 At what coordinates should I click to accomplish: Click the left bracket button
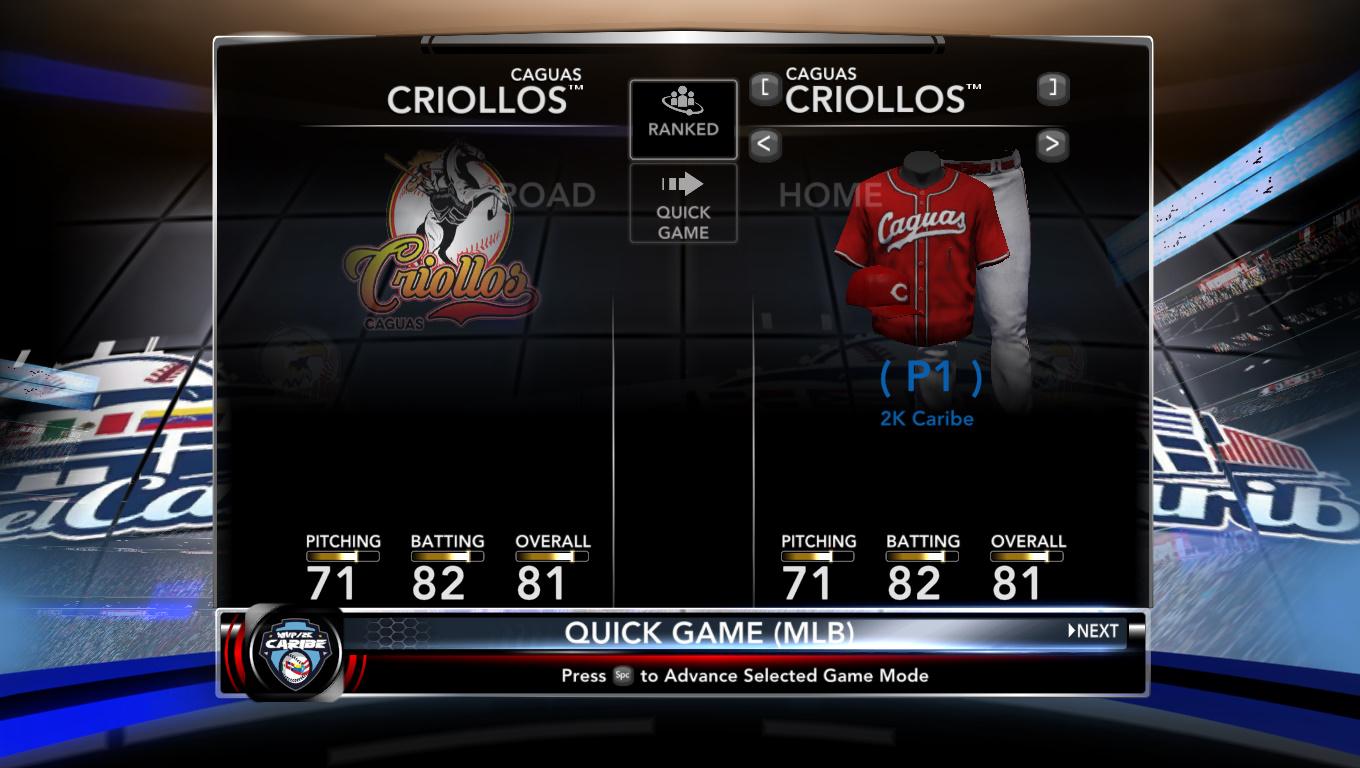click(764, 88)
